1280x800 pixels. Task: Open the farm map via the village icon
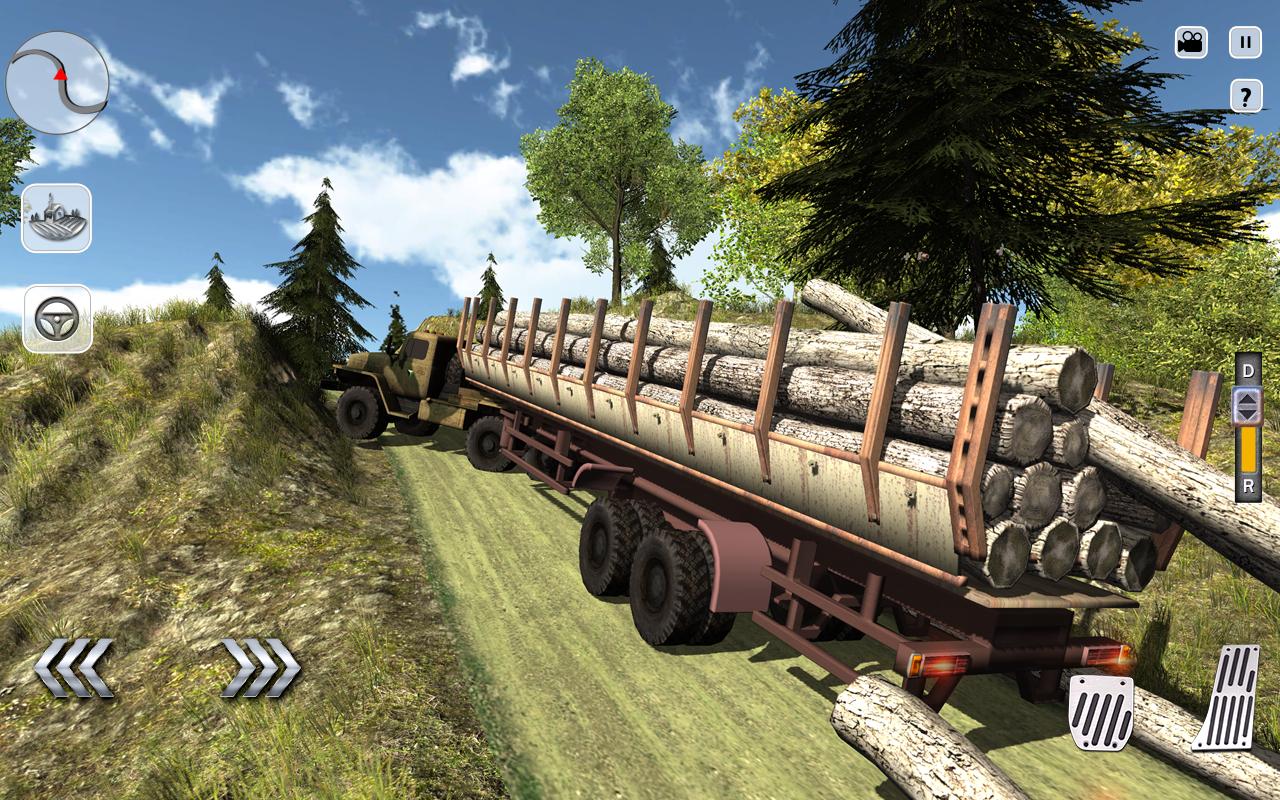pyautogui.click(x=57, y=219)
